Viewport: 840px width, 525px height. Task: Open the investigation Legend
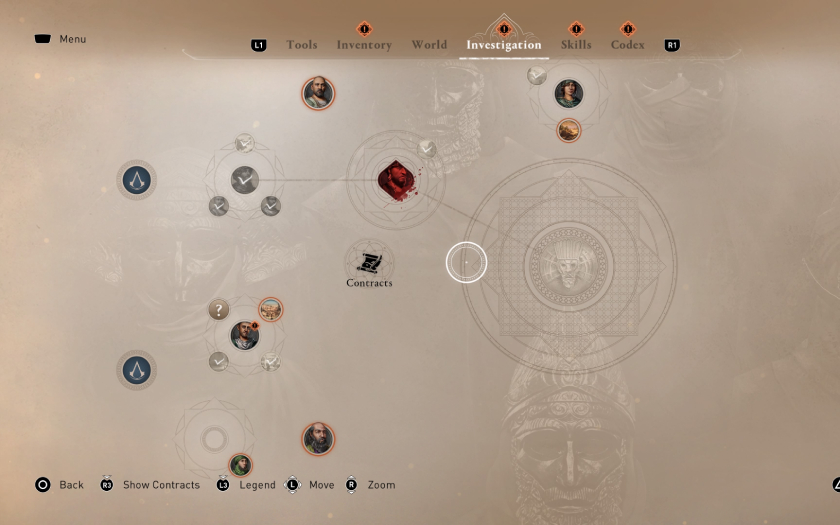click(257, 485)
